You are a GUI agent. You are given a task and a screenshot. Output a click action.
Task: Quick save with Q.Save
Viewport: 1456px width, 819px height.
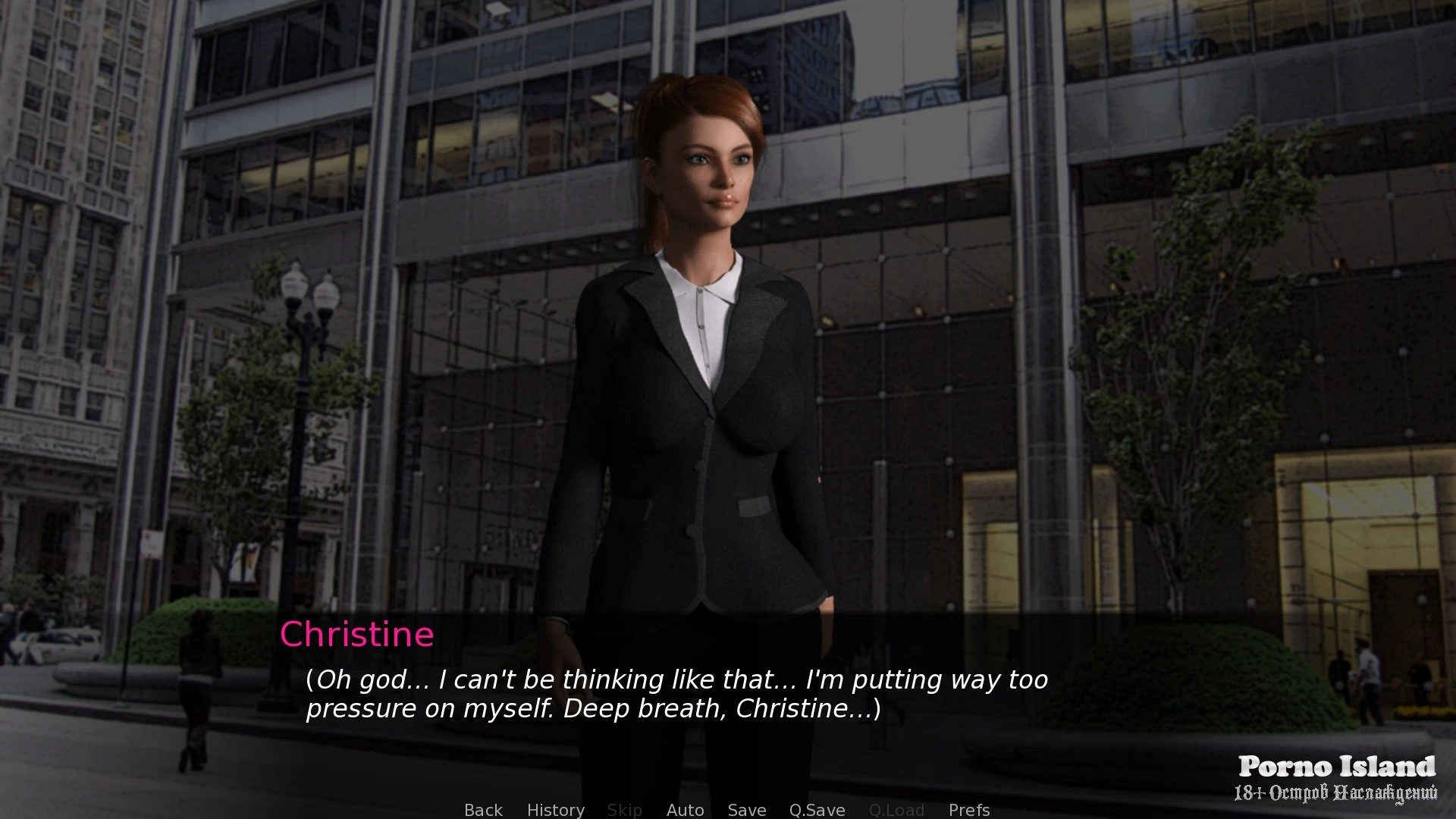(x=817, y=810)
